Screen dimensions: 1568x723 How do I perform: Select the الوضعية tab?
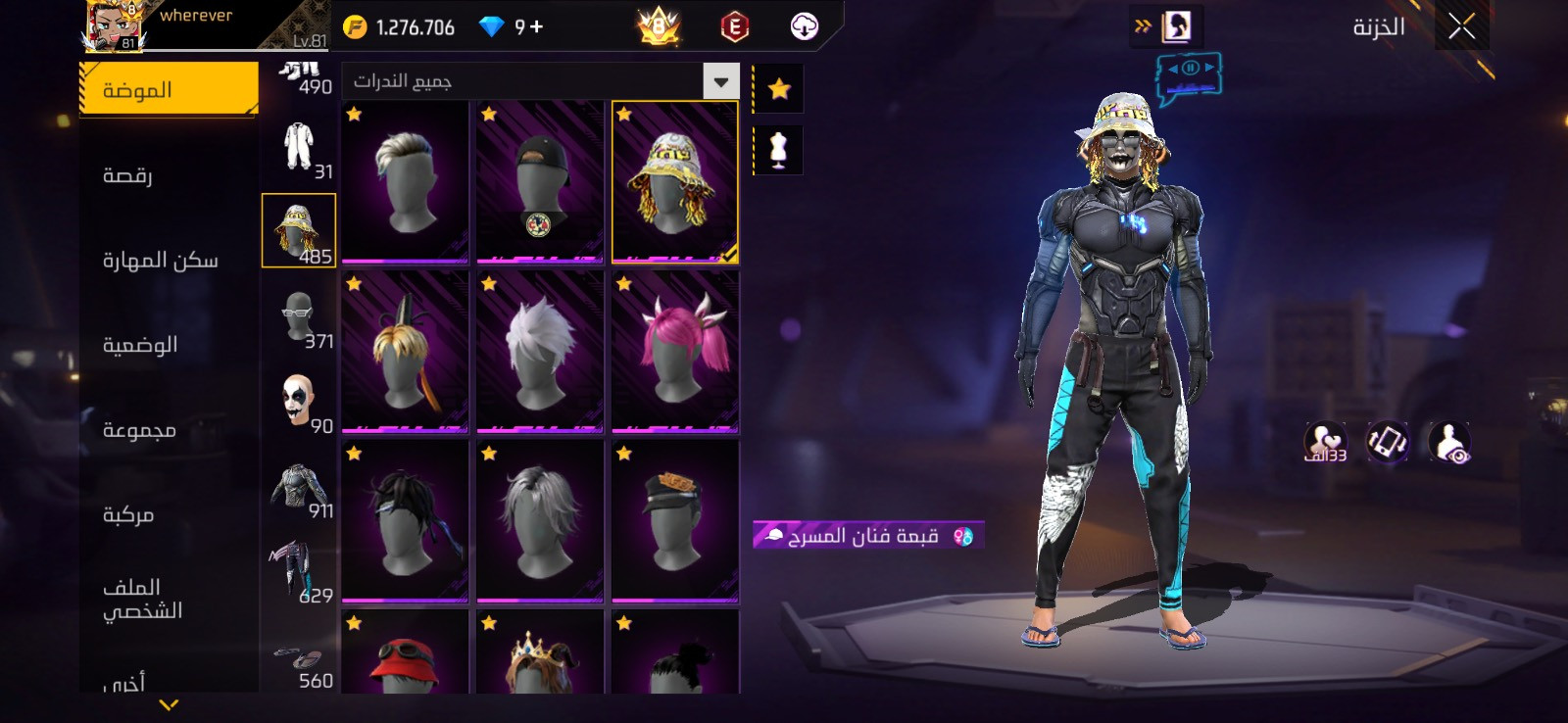(140, 345)
